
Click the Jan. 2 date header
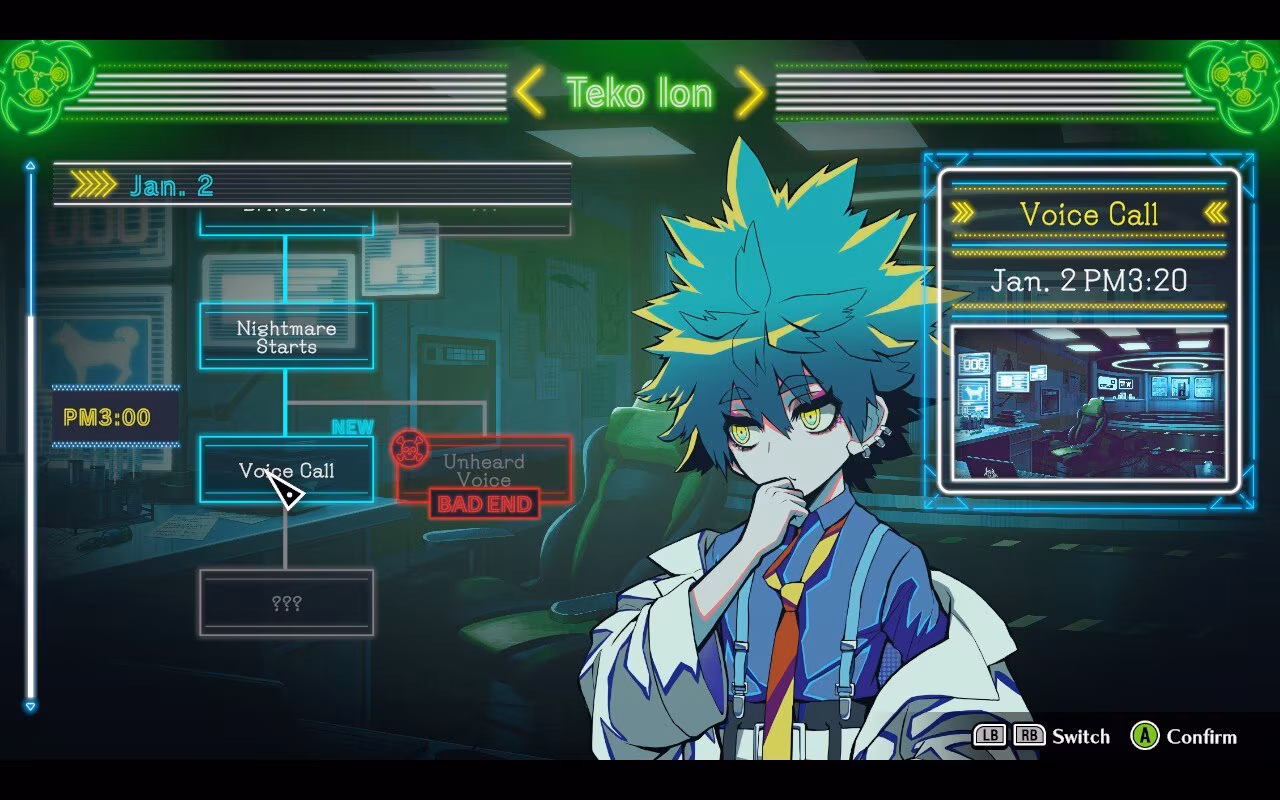(172, 185)
